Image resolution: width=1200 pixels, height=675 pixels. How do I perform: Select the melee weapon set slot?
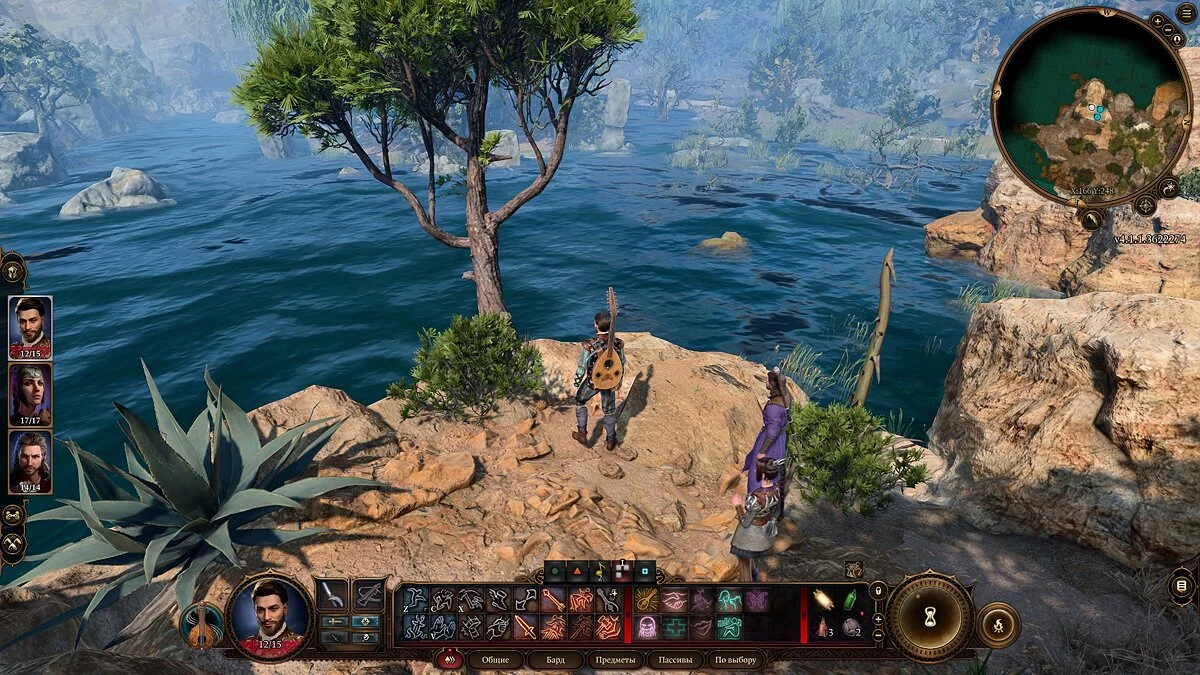coord(333,595)
